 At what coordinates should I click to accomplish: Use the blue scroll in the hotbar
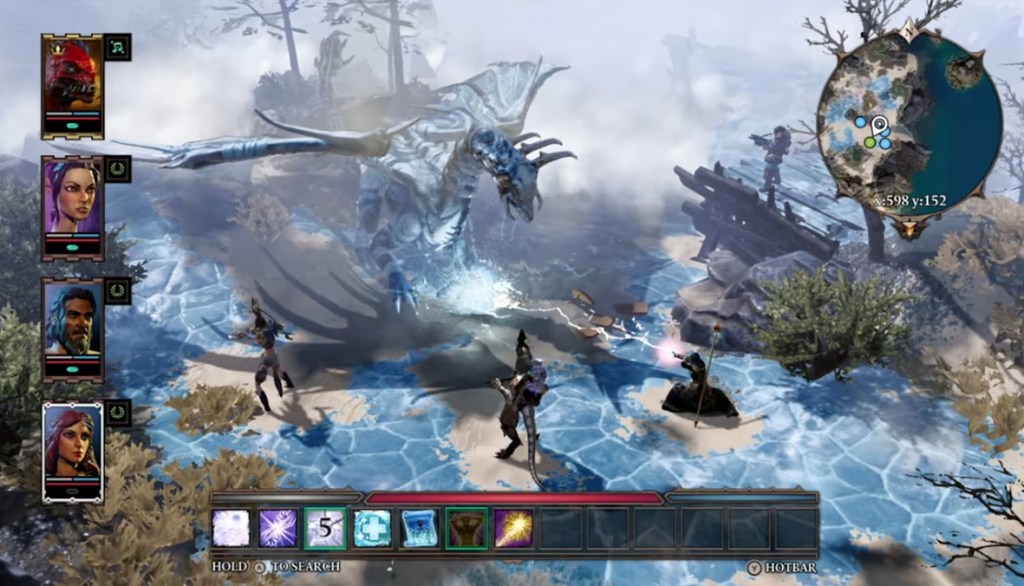click(419, 528)
